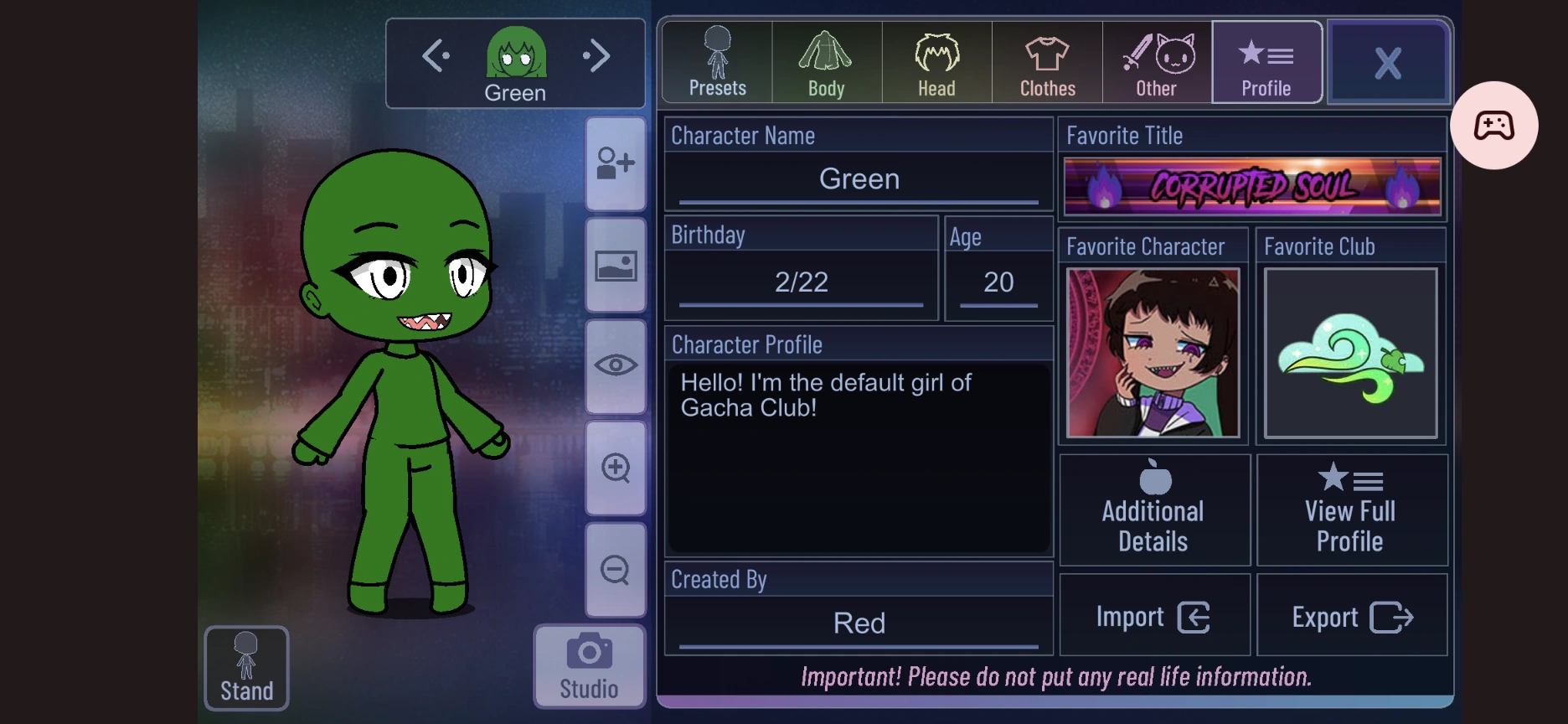
Task: Zoom in on the character
Action: 616,468
